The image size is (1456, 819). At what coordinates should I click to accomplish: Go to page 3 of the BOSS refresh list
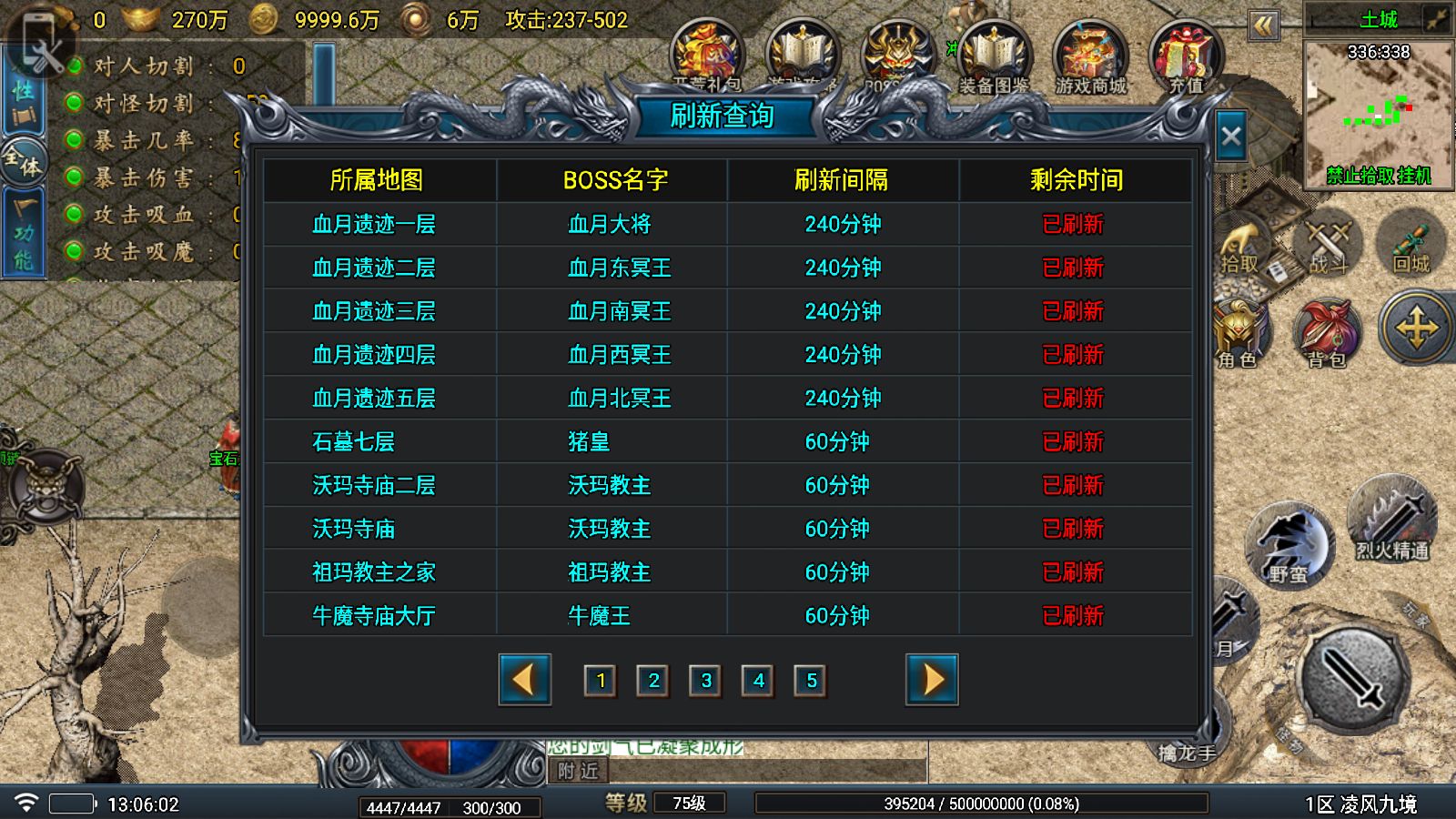[705, 680]
